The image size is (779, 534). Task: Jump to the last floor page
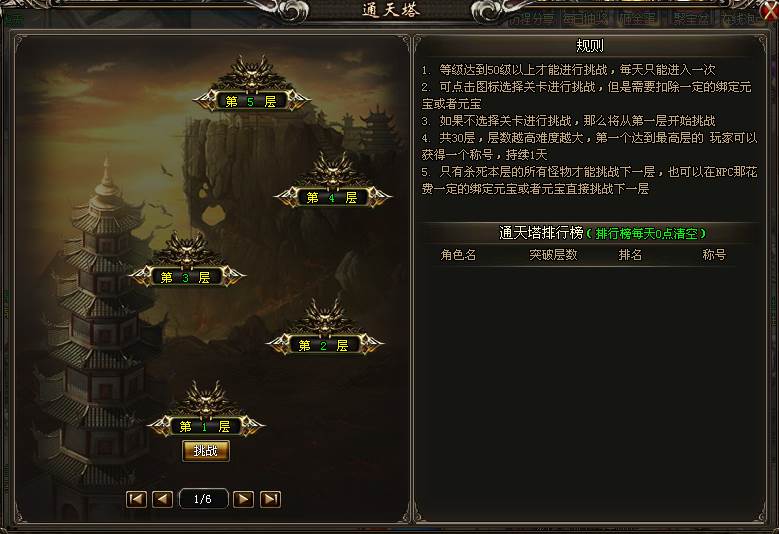(270, 498)
